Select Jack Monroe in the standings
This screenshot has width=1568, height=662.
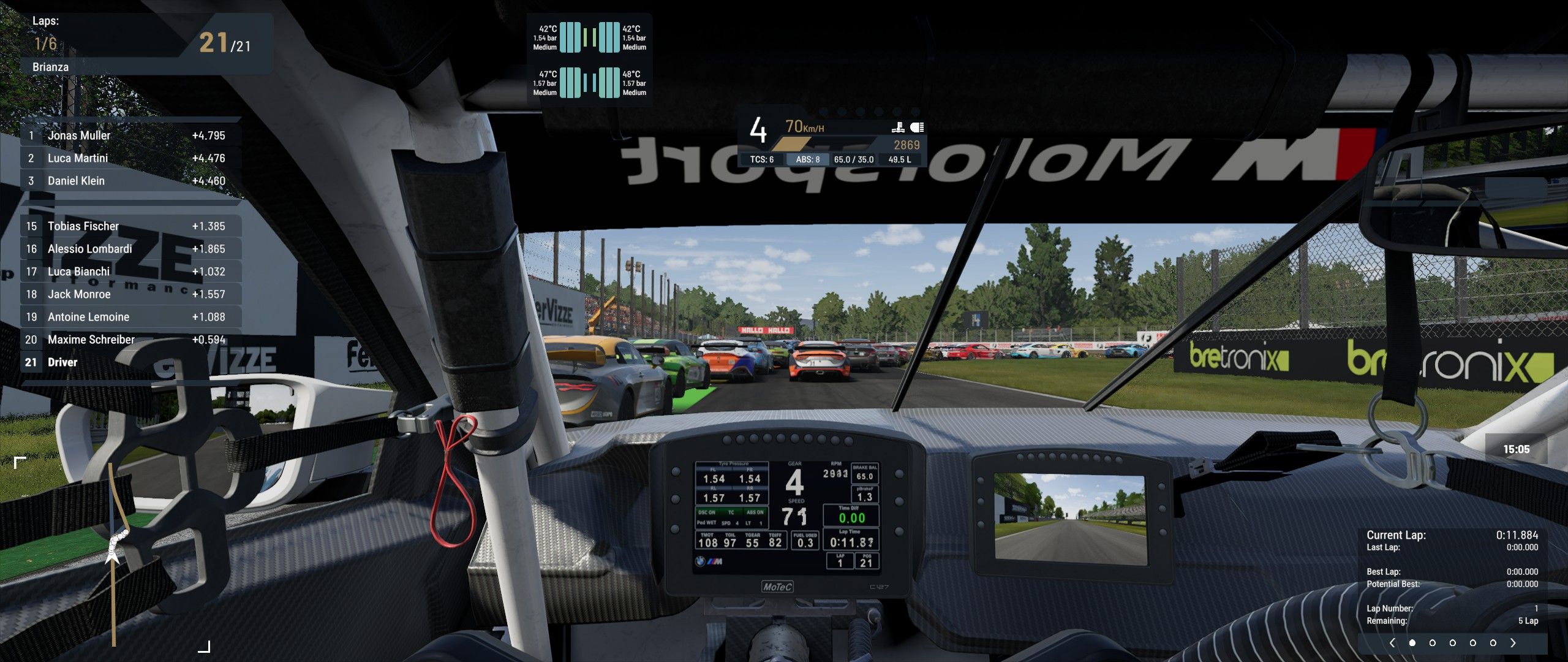[130, 294]
